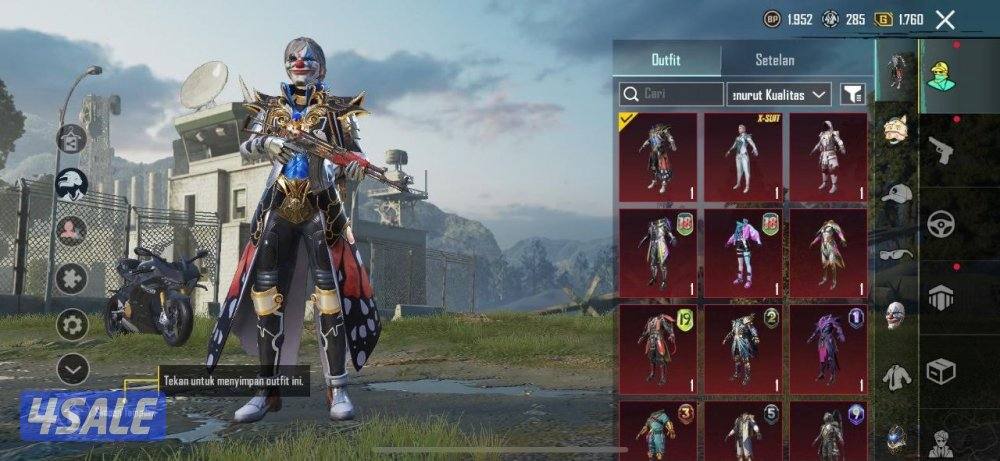Select the purple outfit with badge 1
Viewport: 1000px width, 461px height.
point(828,348)
